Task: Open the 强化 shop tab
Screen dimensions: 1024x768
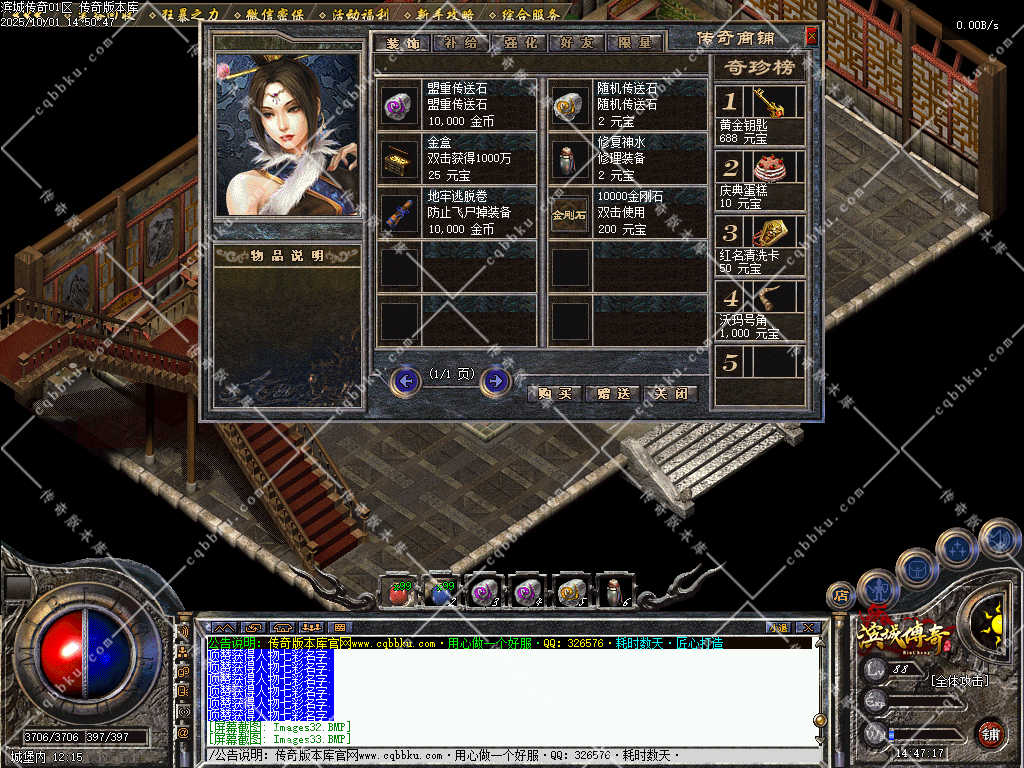Action: pos(522,43)
